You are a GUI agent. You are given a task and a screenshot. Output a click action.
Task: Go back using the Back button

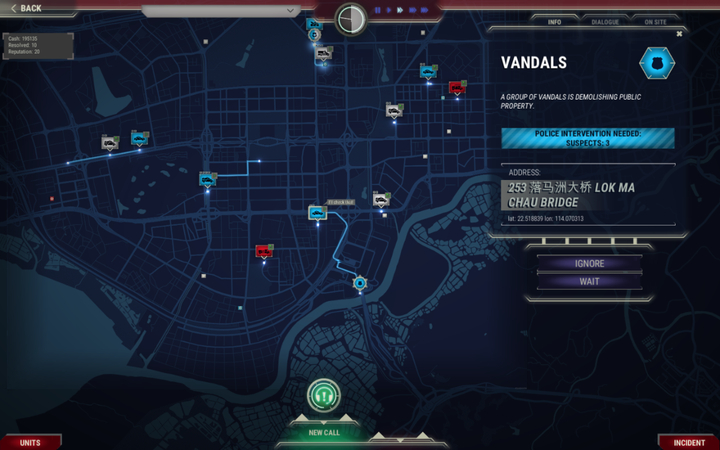click(27, 8)
